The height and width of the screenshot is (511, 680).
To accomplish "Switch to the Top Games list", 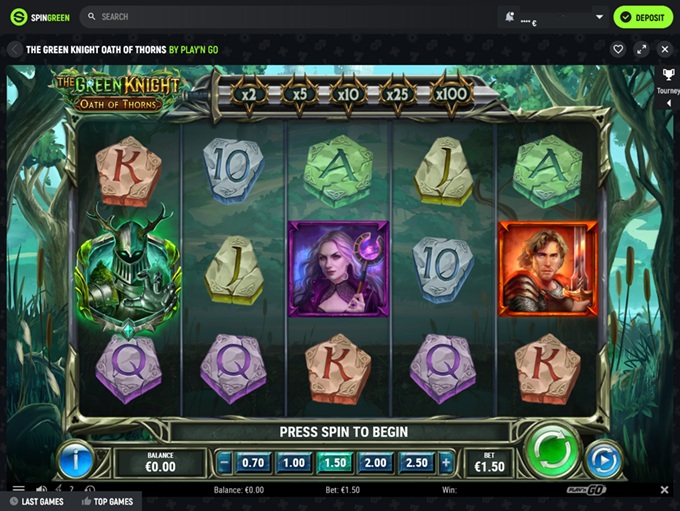I will (x=109, y=501).
